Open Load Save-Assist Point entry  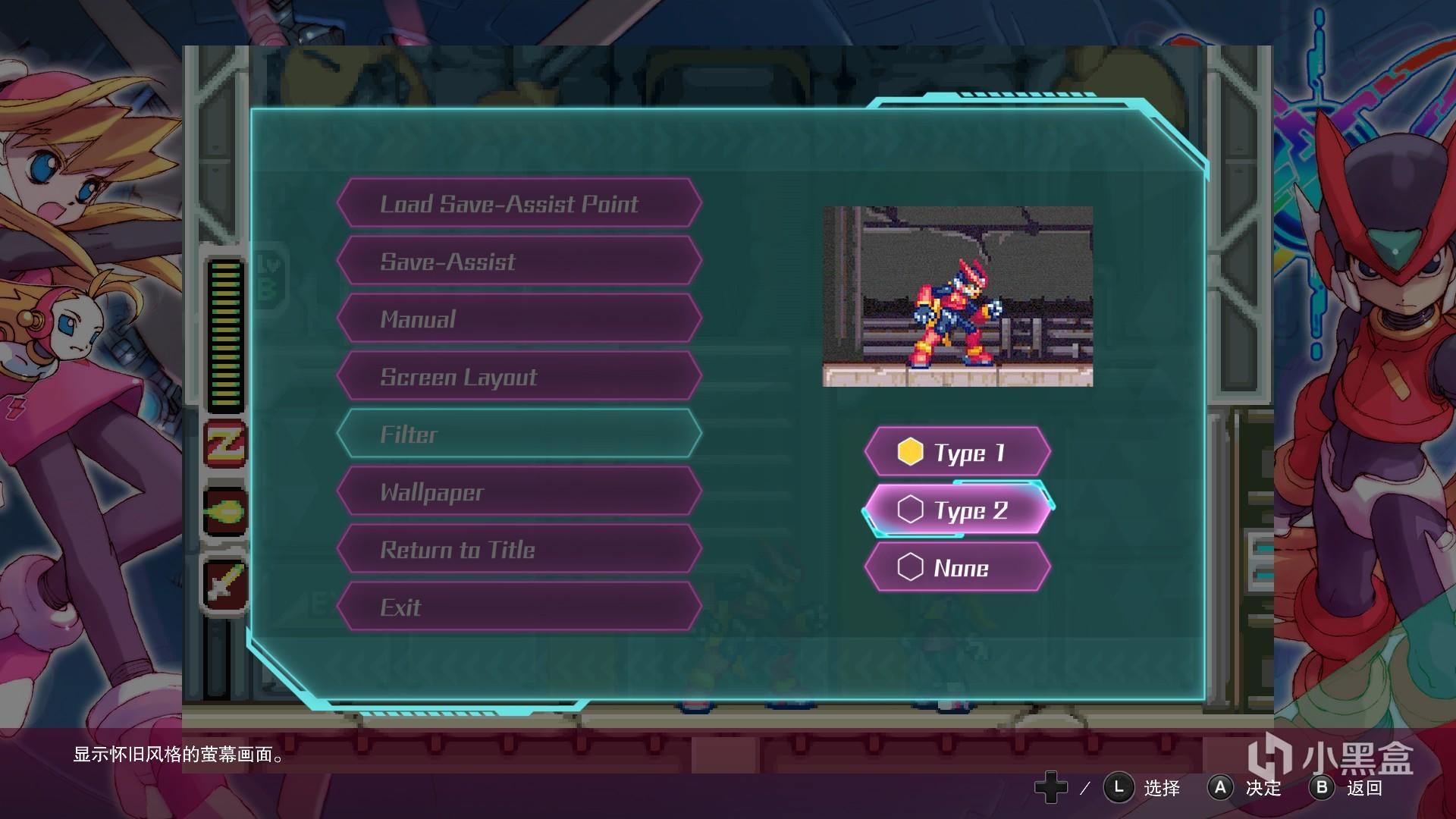[x=519, y=203]
